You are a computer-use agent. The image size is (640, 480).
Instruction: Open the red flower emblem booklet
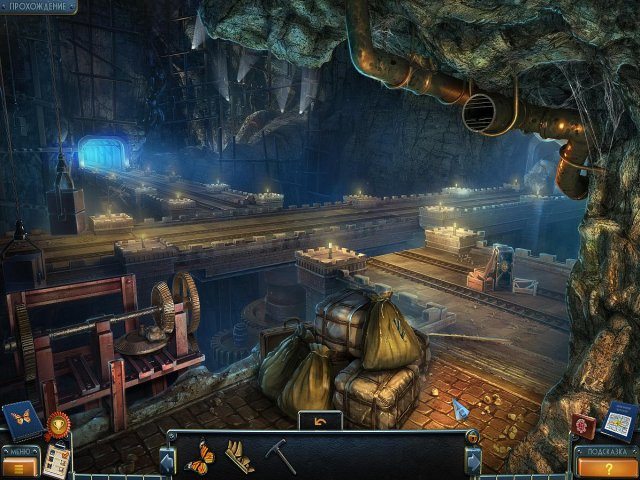[586, 427]
